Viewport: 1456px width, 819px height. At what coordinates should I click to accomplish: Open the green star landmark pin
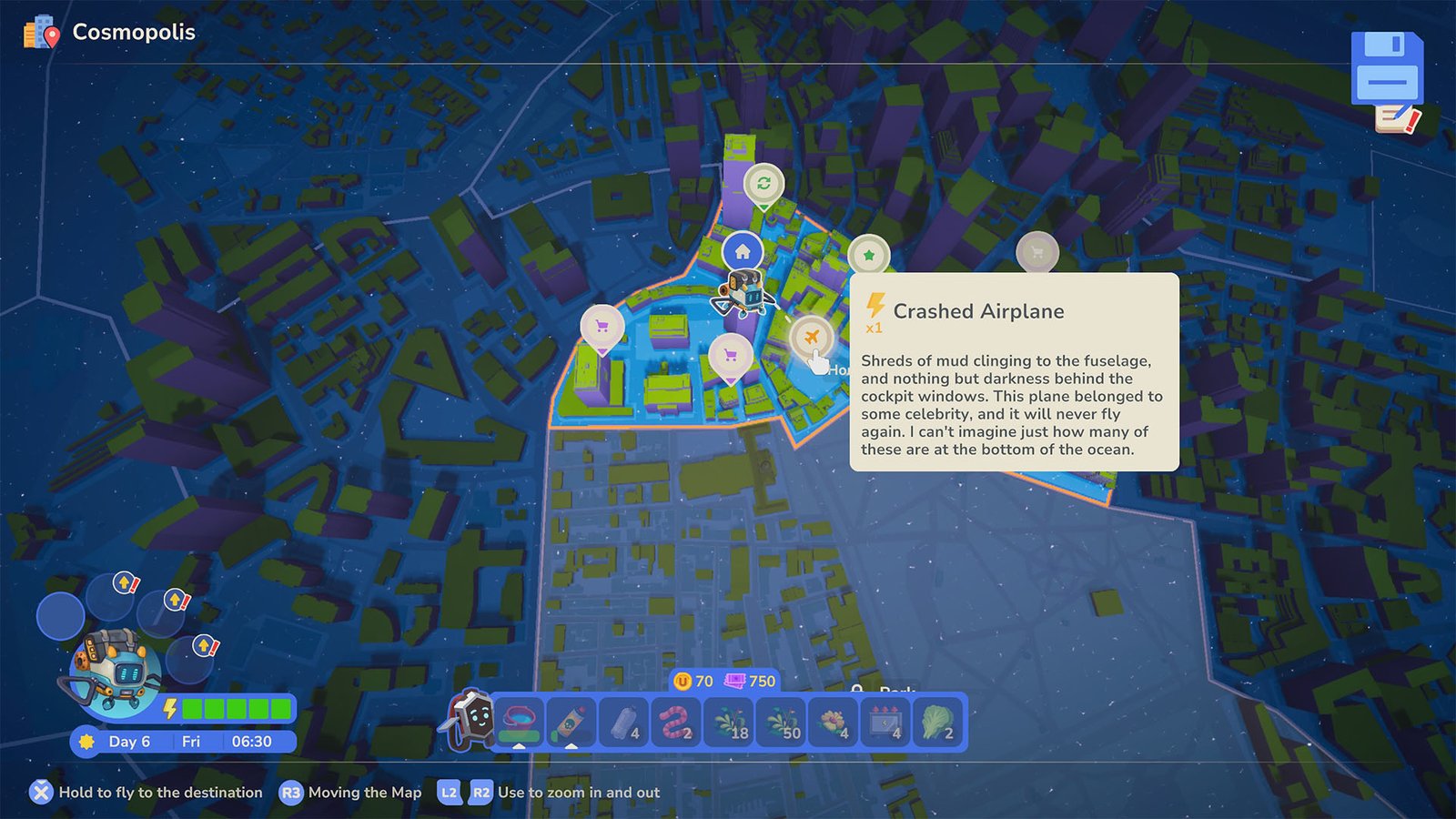point(870,256)
